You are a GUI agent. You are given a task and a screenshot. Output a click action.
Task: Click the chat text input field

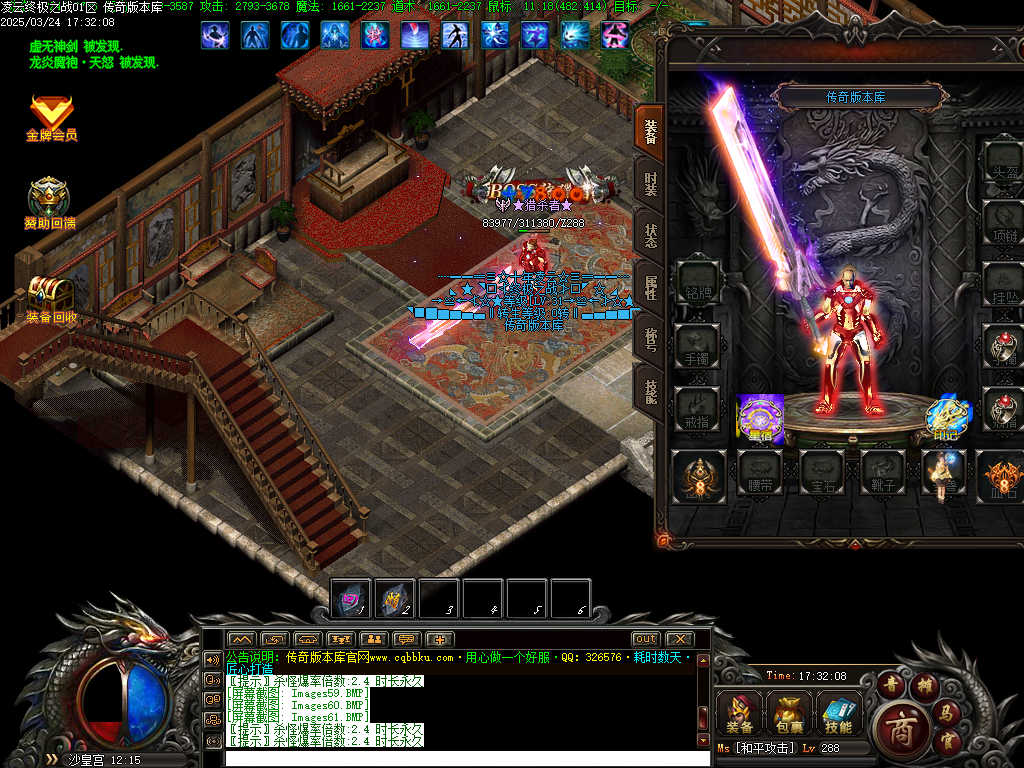460,758
